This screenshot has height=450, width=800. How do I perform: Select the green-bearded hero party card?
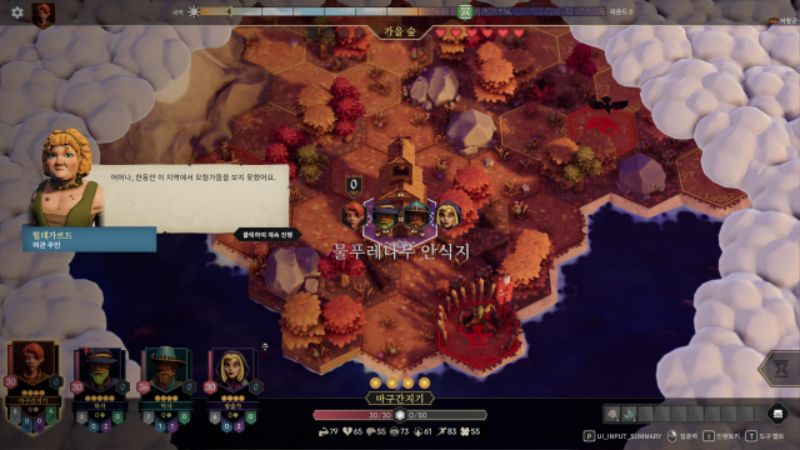click(99, 385)
